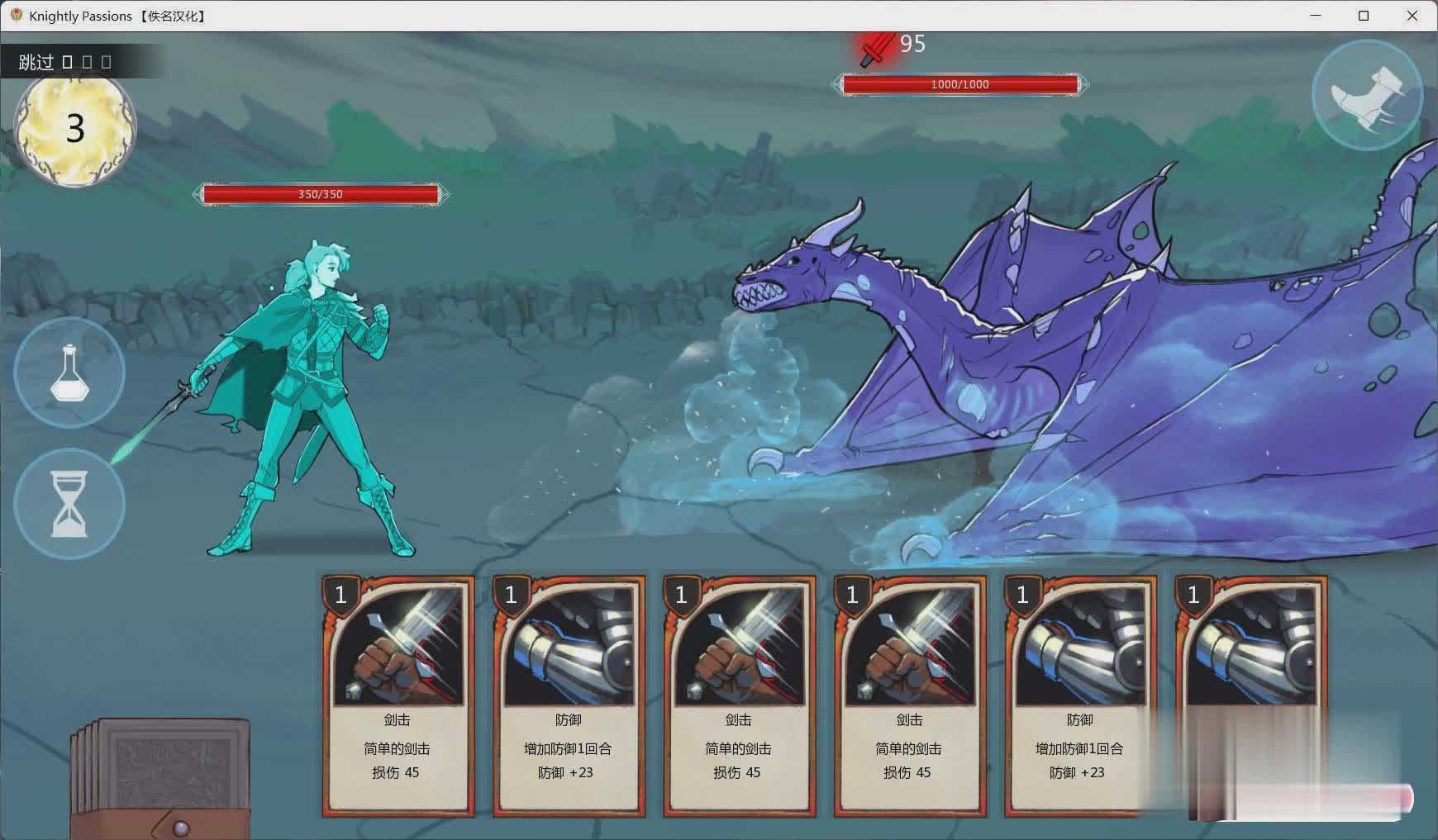This screenshot has width=1438, height=840.
Task: Open the potion flask icon
Action: click(69, 373)
